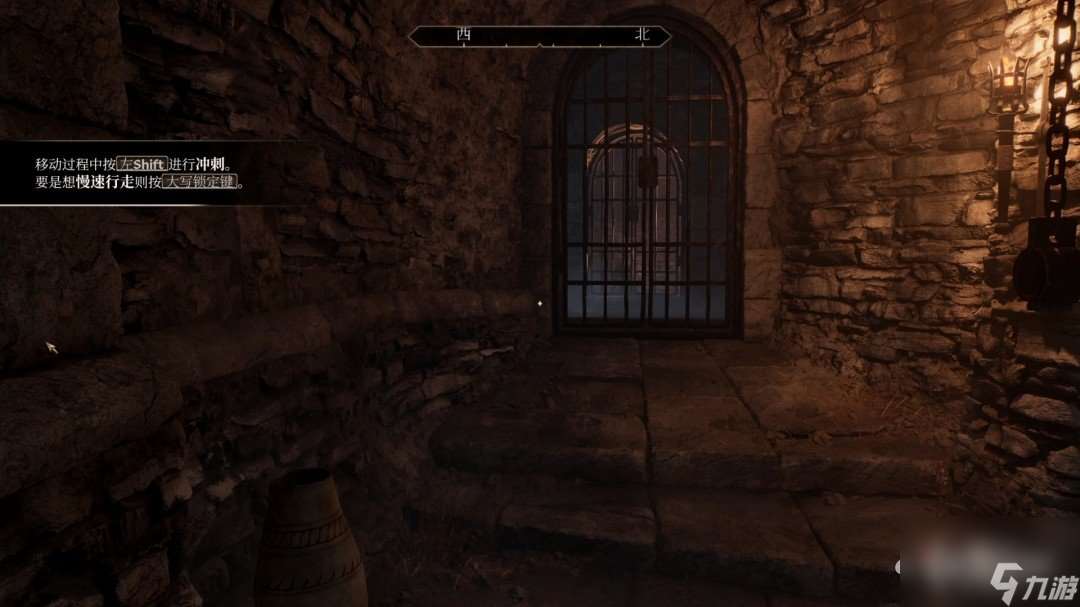Click the compass bar's north marker
Image resolution: width=1080 pixels, height=607 pixels.
[x=641, y=34]
